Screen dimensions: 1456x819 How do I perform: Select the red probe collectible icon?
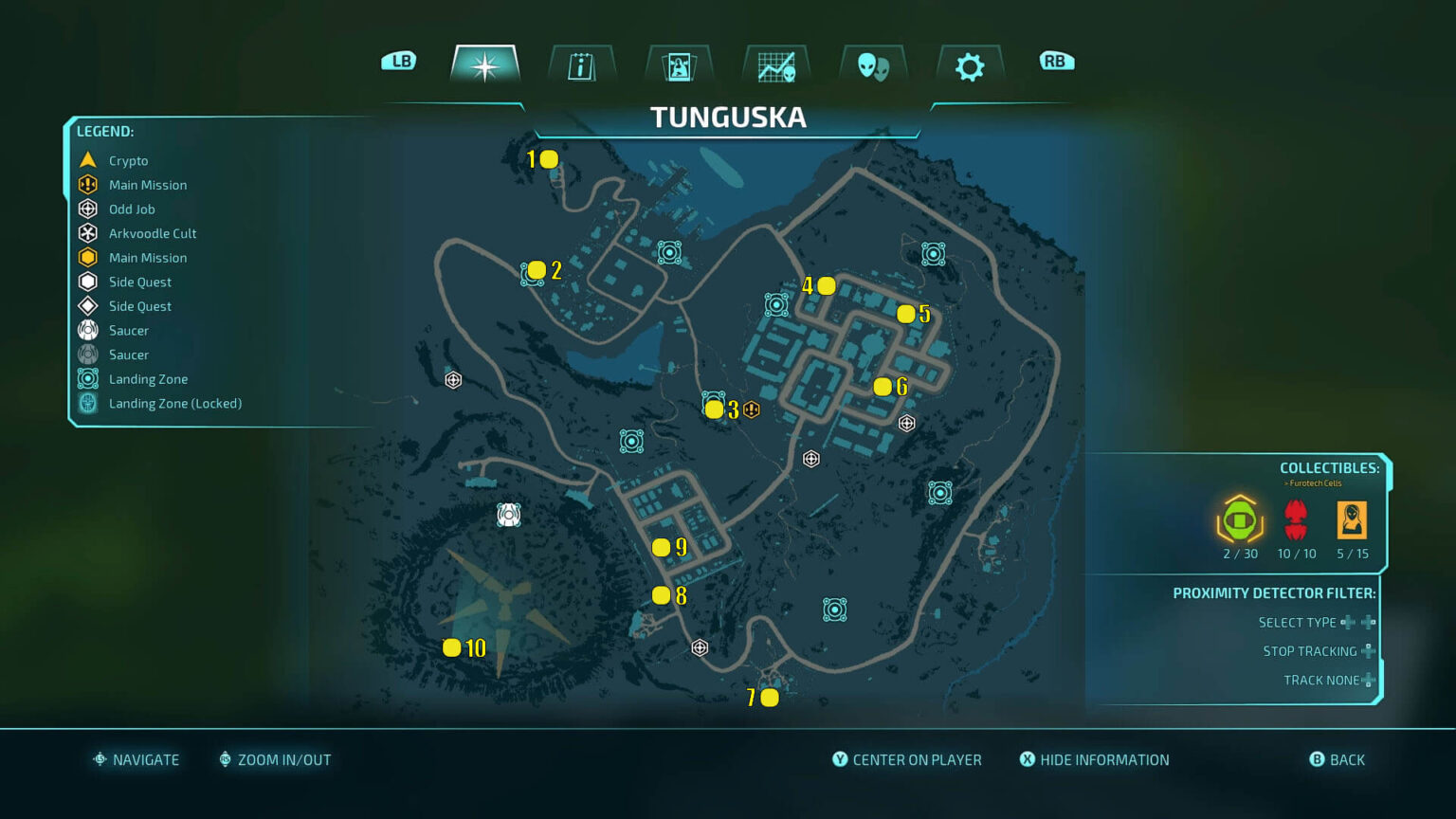click(1295, 518)
